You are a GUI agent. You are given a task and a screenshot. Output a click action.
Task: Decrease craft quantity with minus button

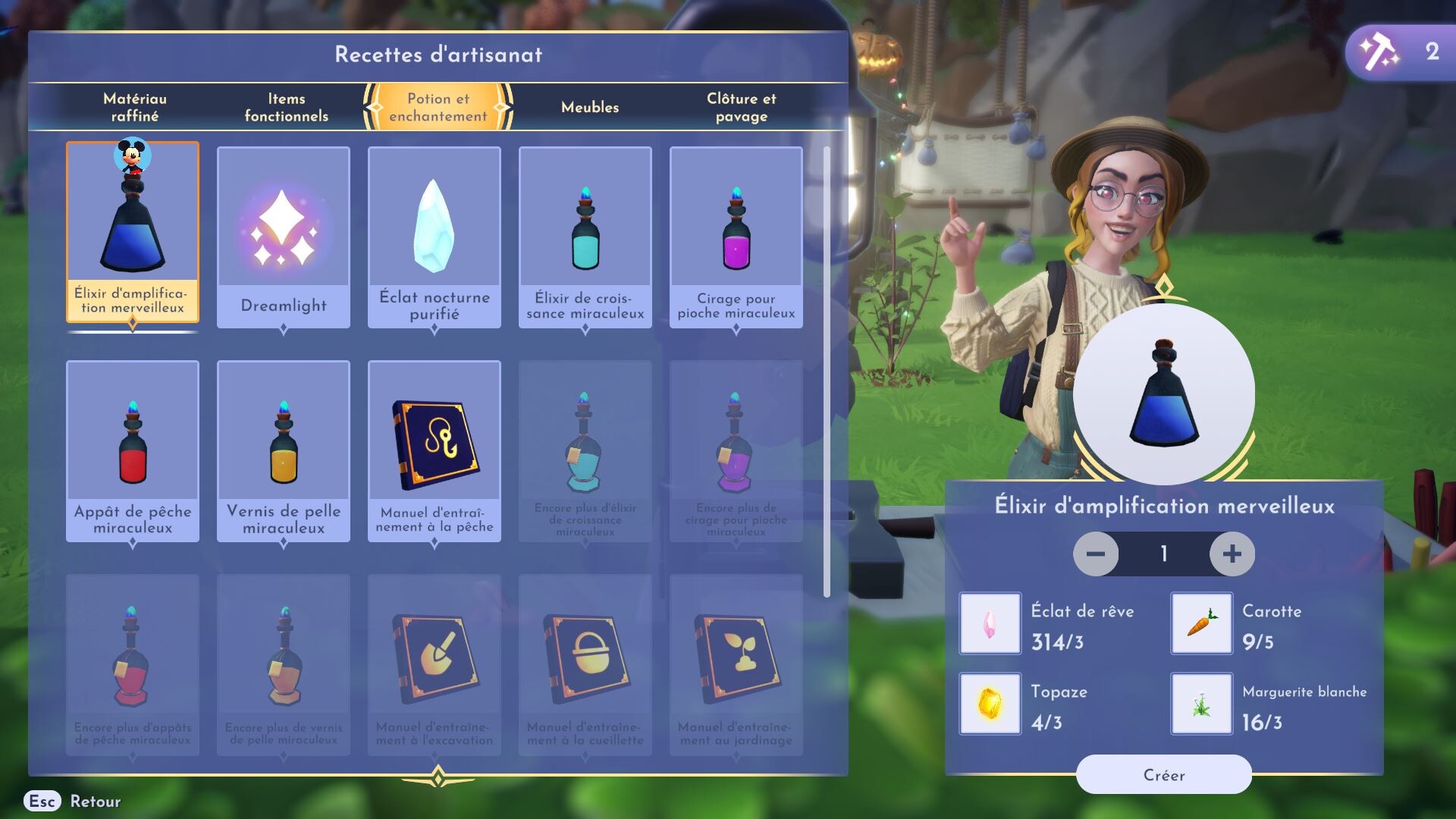1096,554
